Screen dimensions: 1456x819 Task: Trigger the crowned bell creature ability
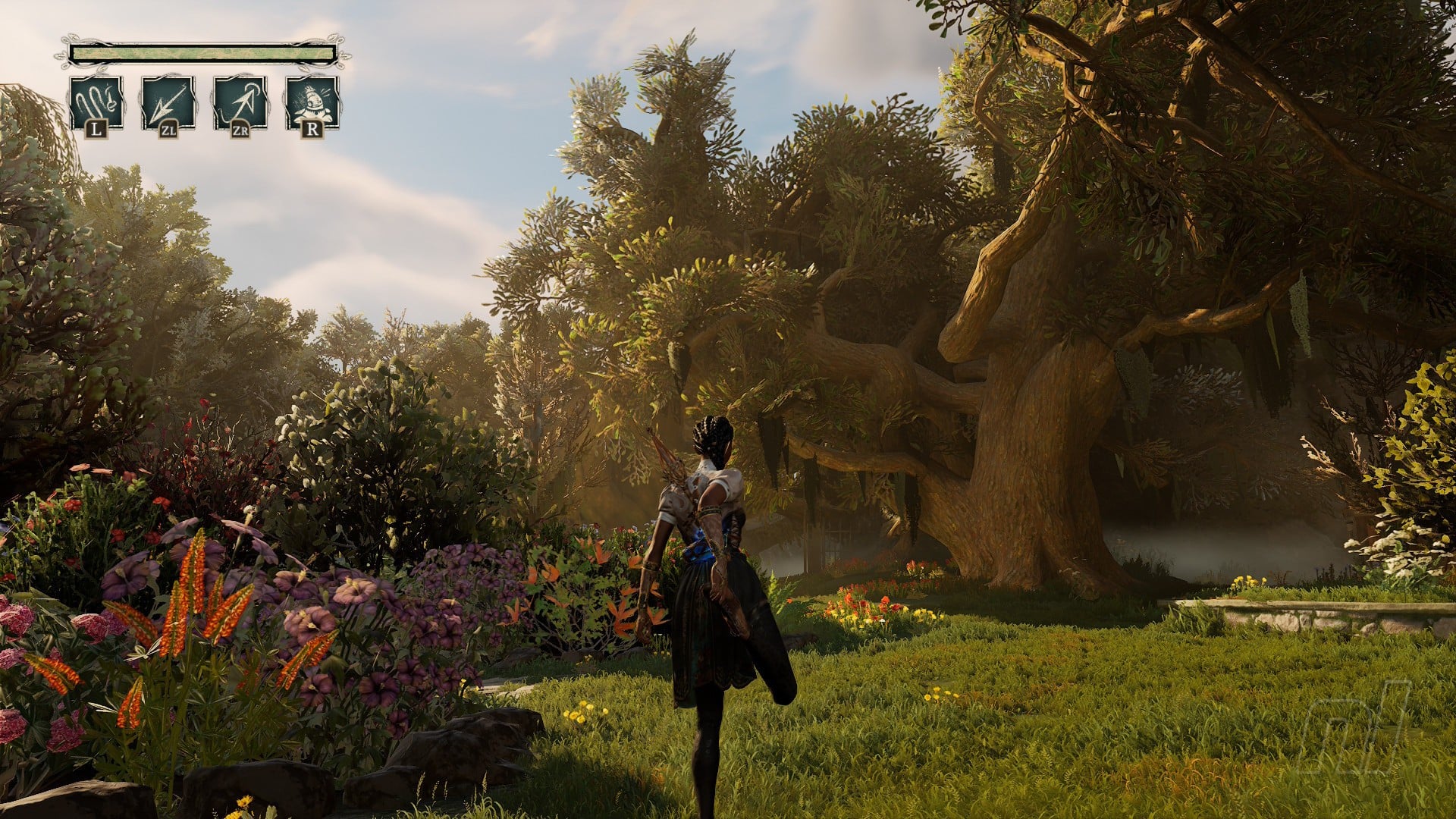tap(312, 102)
